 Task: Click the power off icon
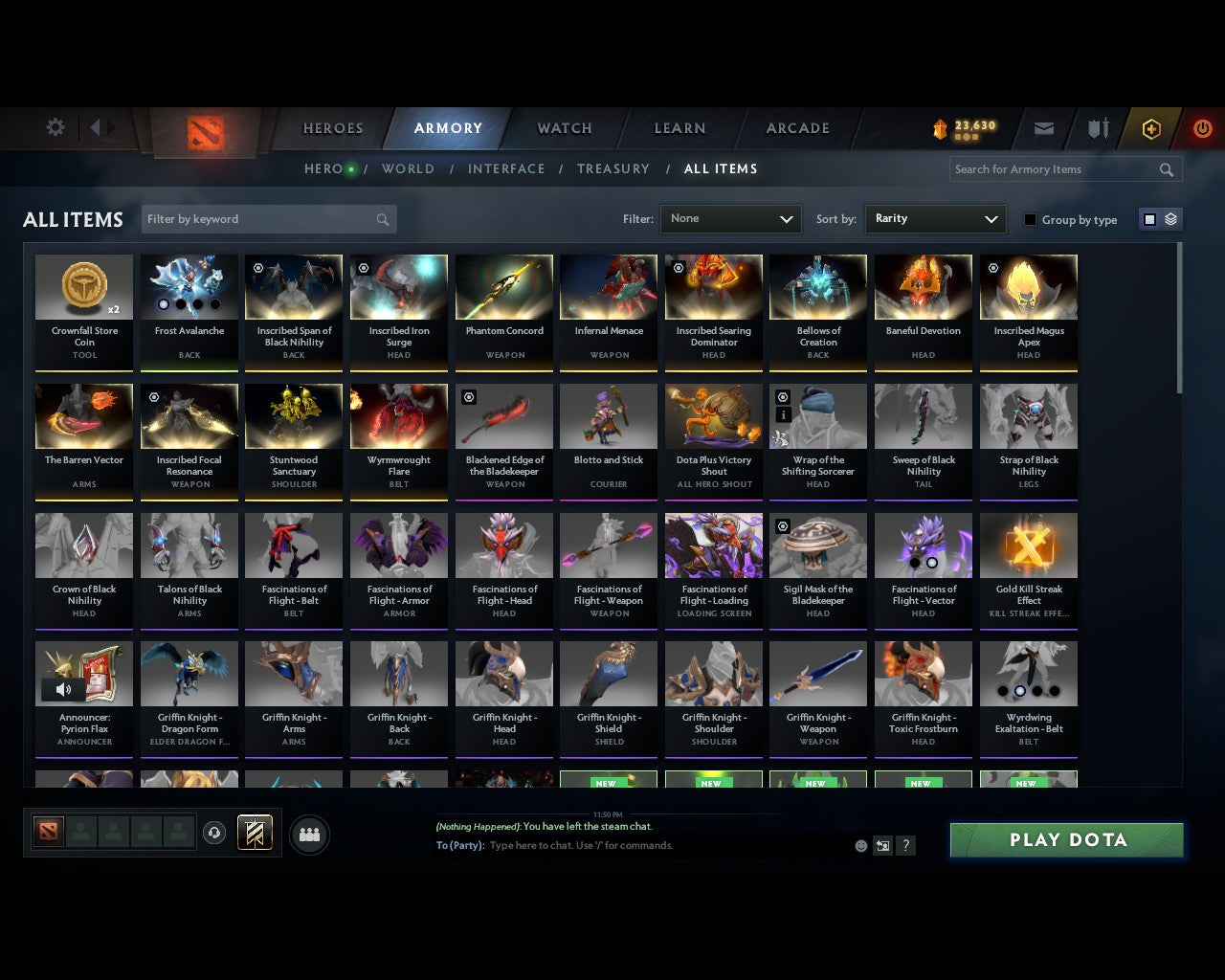coord(1203,128)
